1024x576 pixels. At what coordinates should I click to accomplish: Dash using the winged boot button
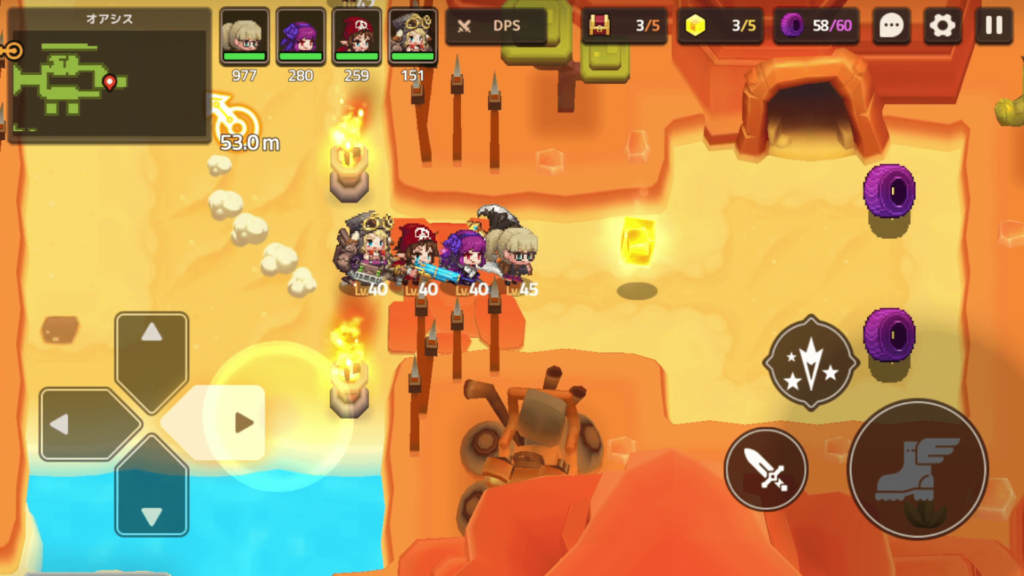click(x=917, y=469)
